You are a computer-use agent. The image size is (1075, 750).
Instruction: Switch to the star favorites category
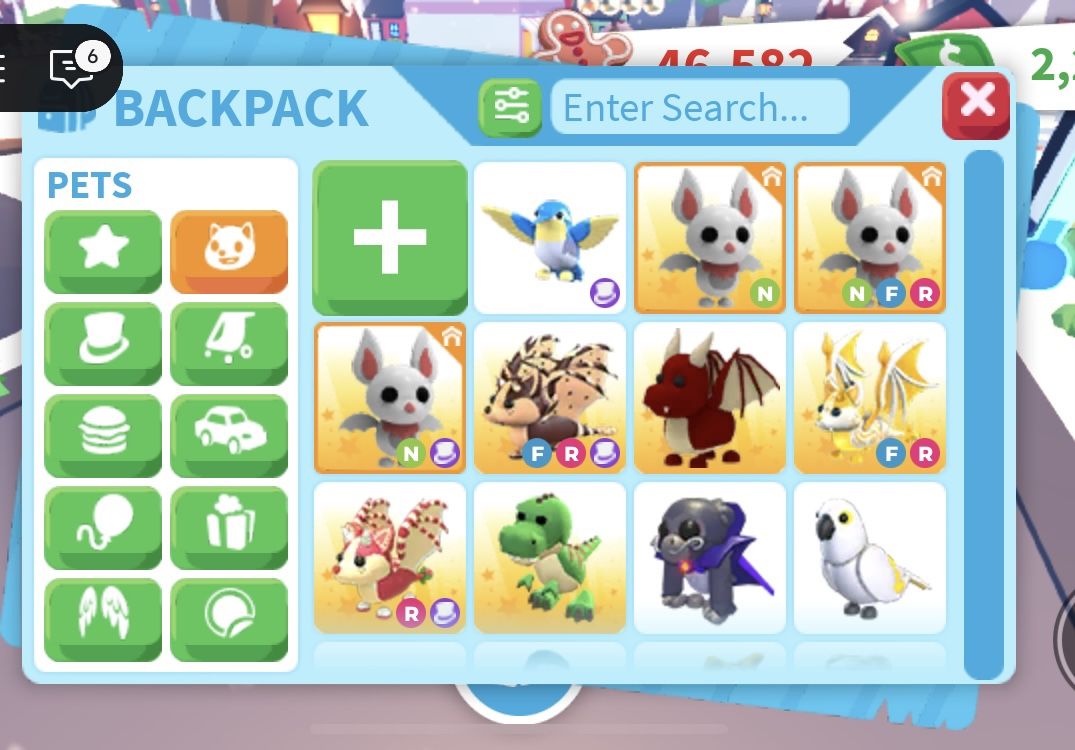pyautogui.click(x=103, y=250)
